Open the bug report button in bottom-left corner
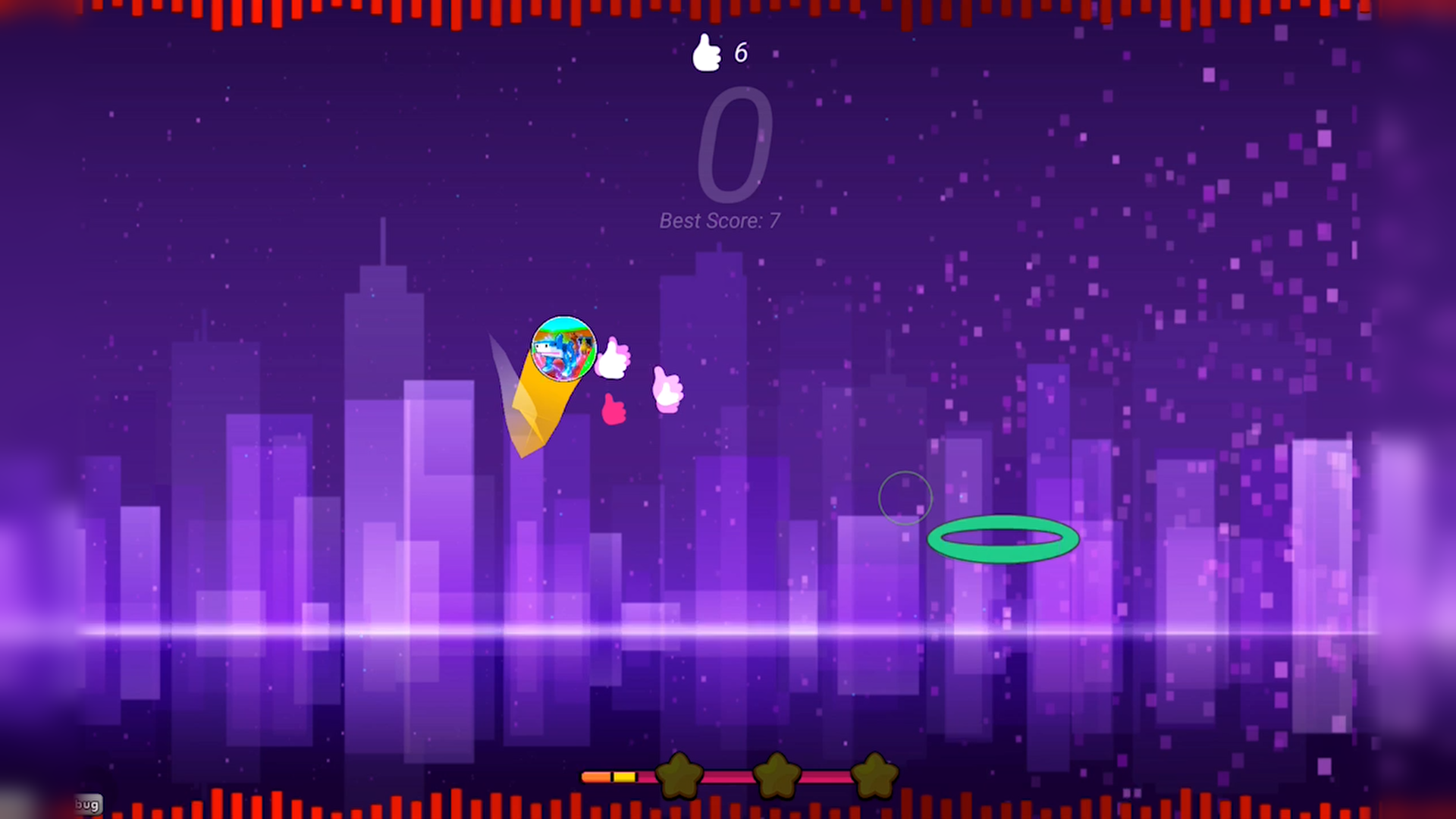Viewport: 1456px width, 819px height. tap(87, 804)
